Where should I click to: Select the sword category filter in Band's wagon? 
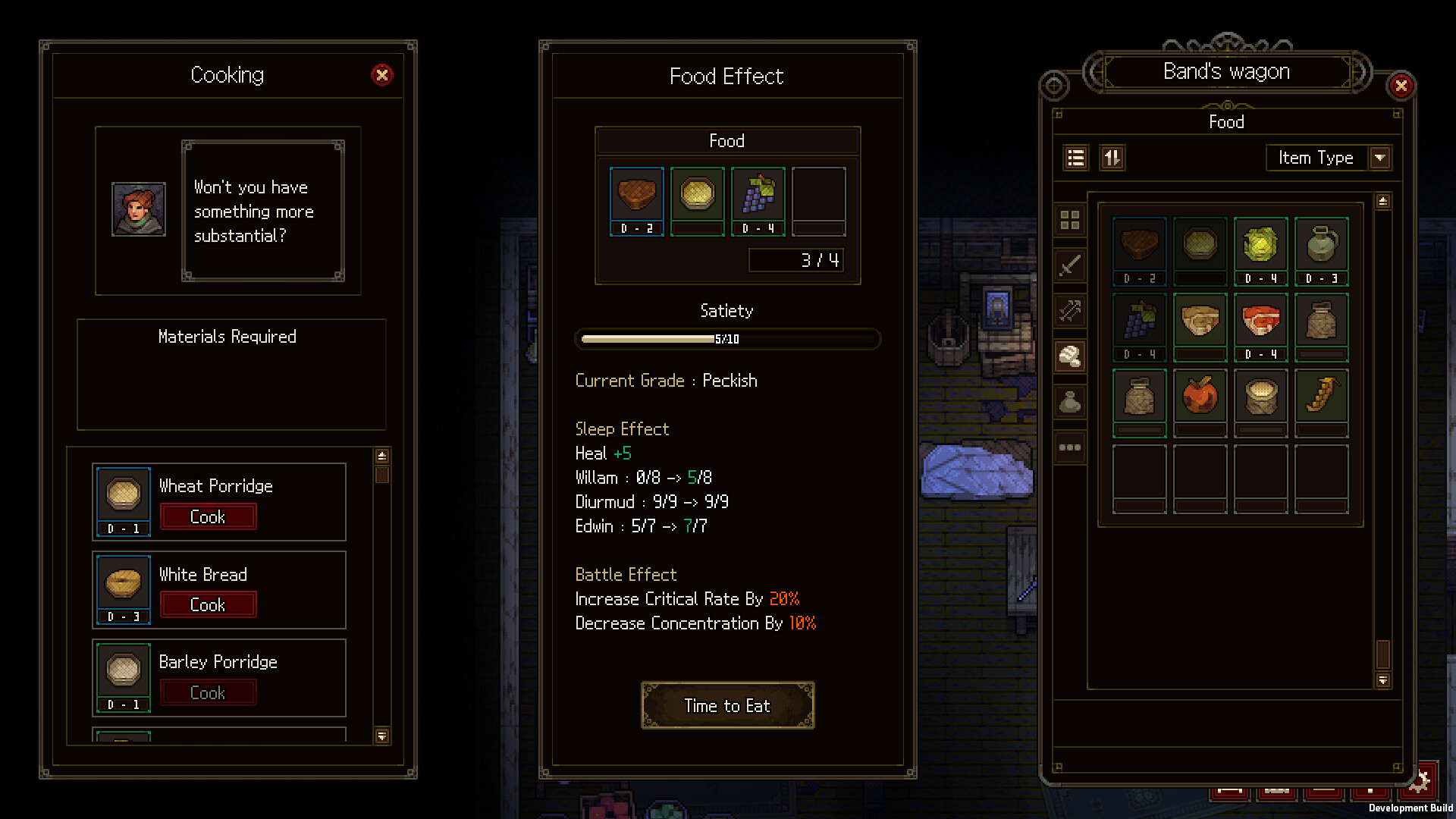1070,265
